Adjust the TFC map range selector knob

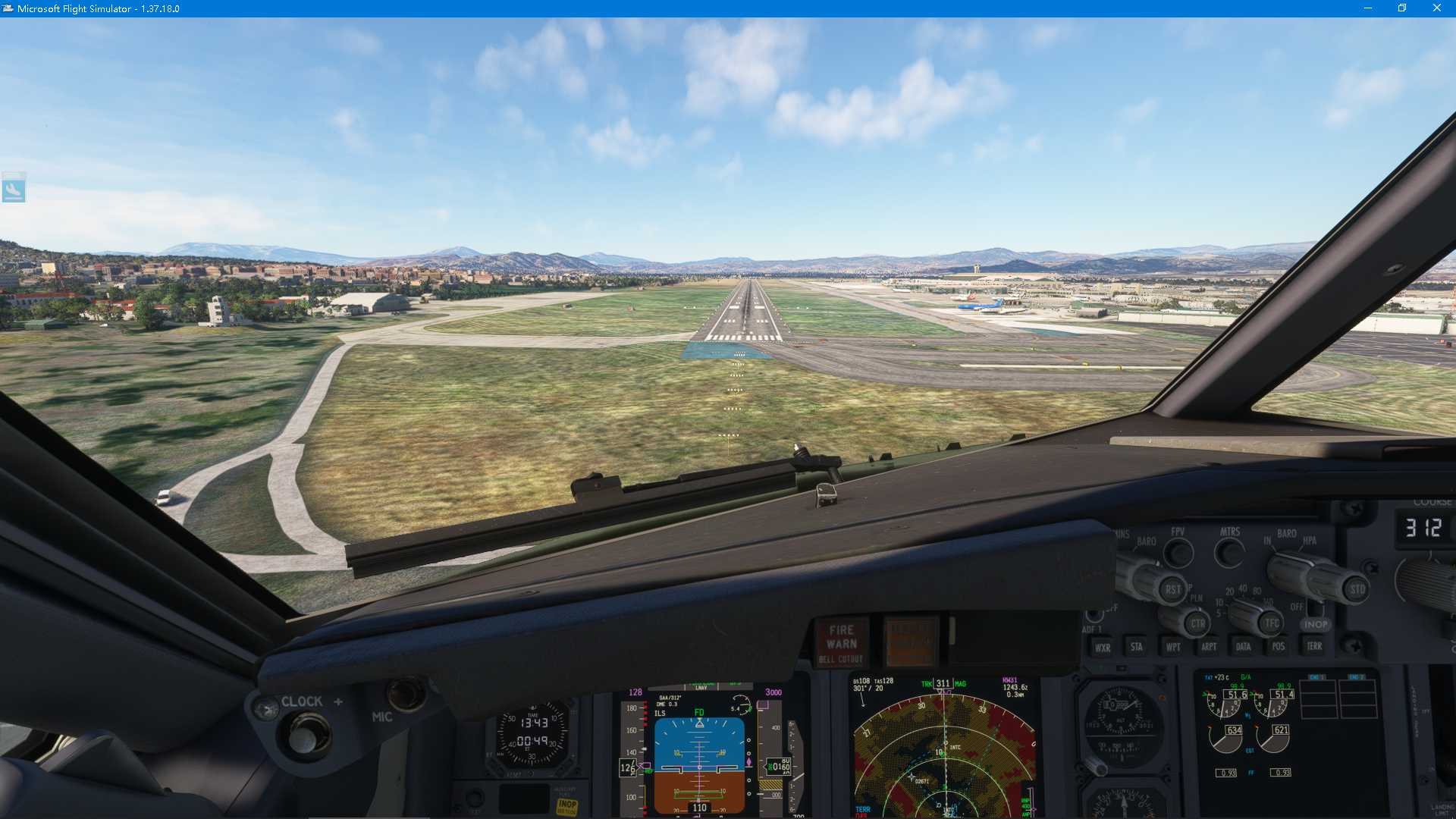click(x=1271, y=623)
